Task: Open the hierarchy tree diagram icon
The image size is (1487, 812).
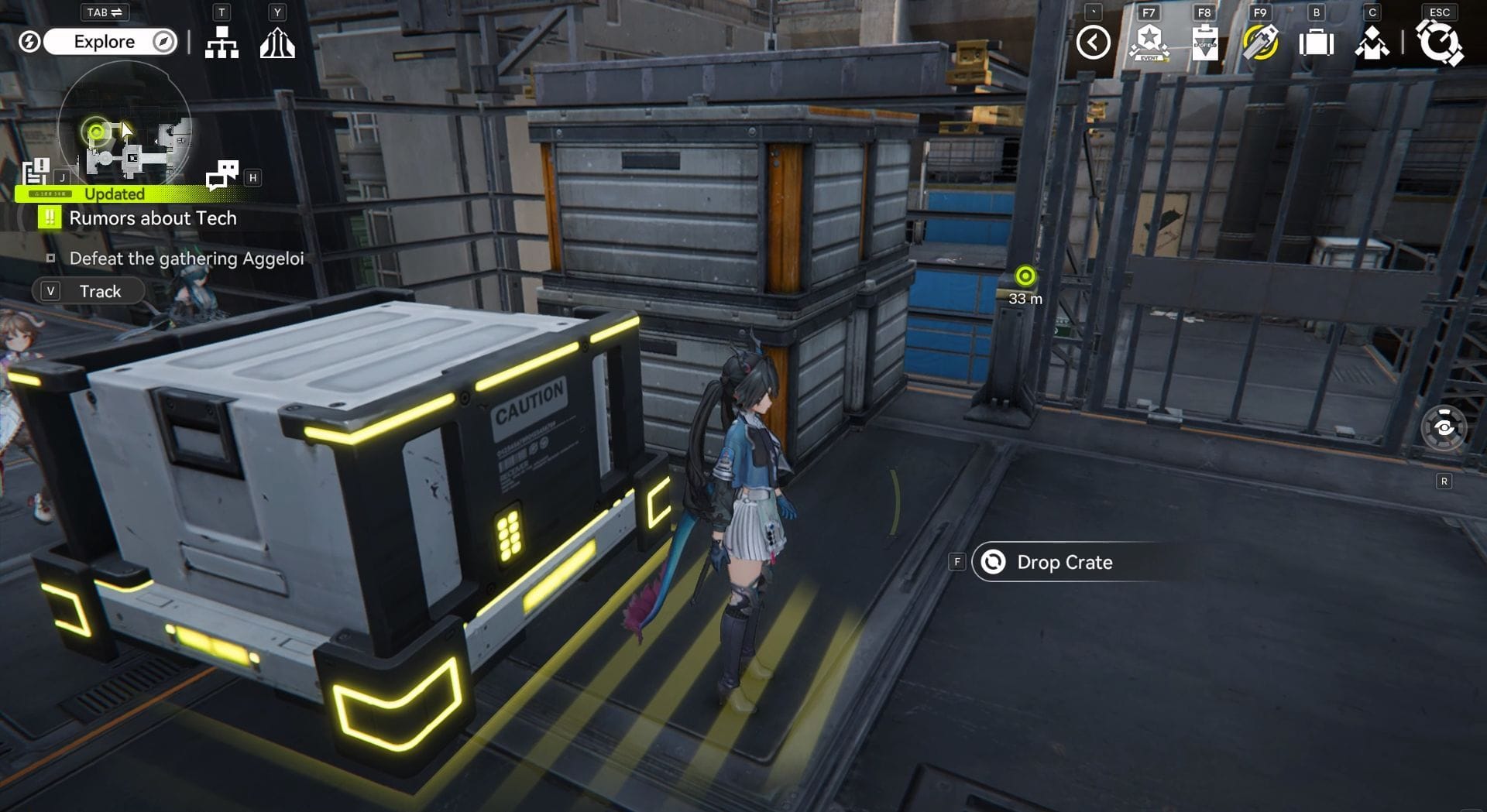Action: tap(222, 43)
